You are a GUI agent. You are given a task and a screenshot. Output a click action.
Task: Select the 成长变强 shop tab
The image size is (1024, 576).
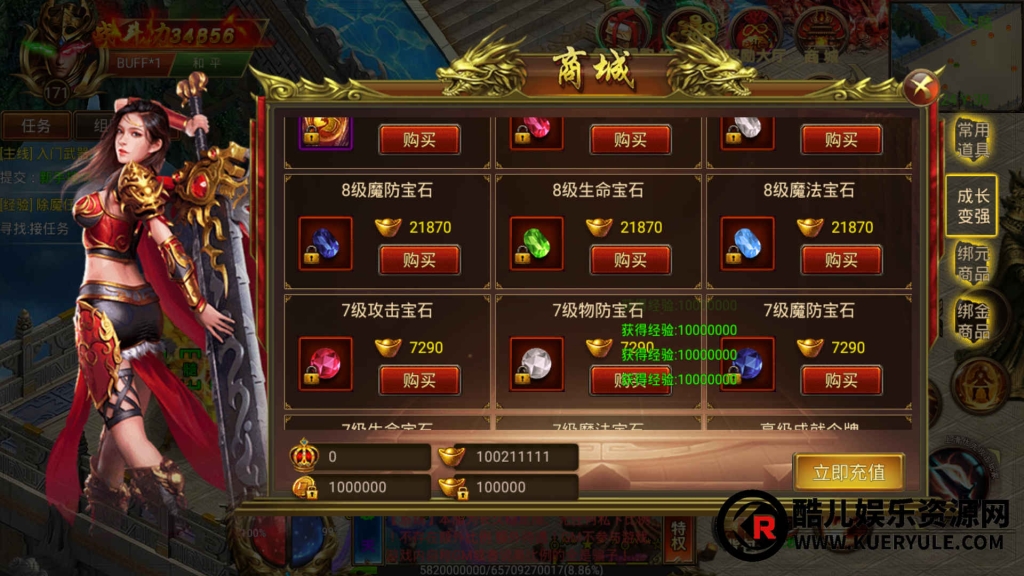pyautogui.click(x=972, y=205)
